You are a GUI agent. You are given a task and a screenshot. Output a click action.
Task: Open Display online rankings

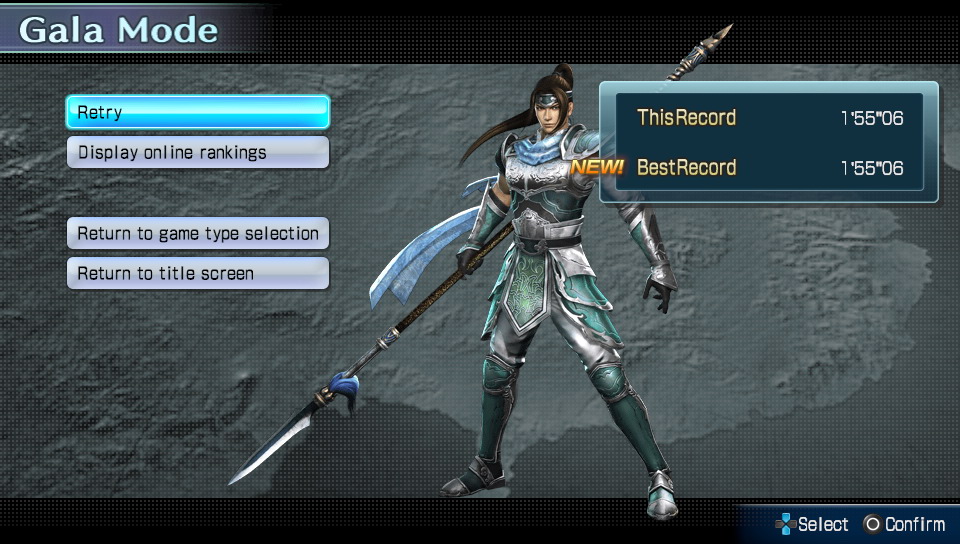click(x=197, y=153)
